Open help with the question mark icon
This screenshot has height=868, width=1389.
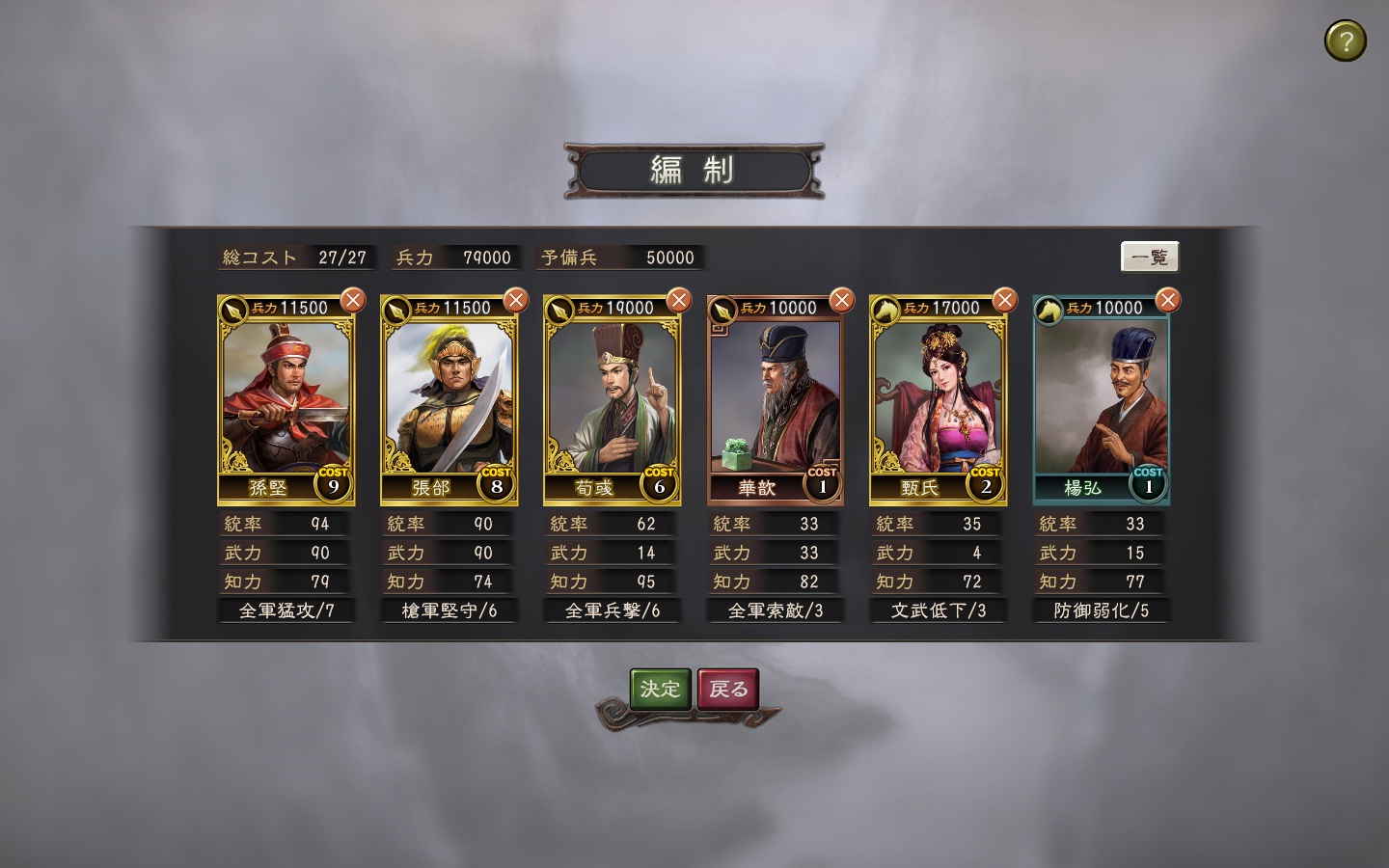tap(1345, 41)
